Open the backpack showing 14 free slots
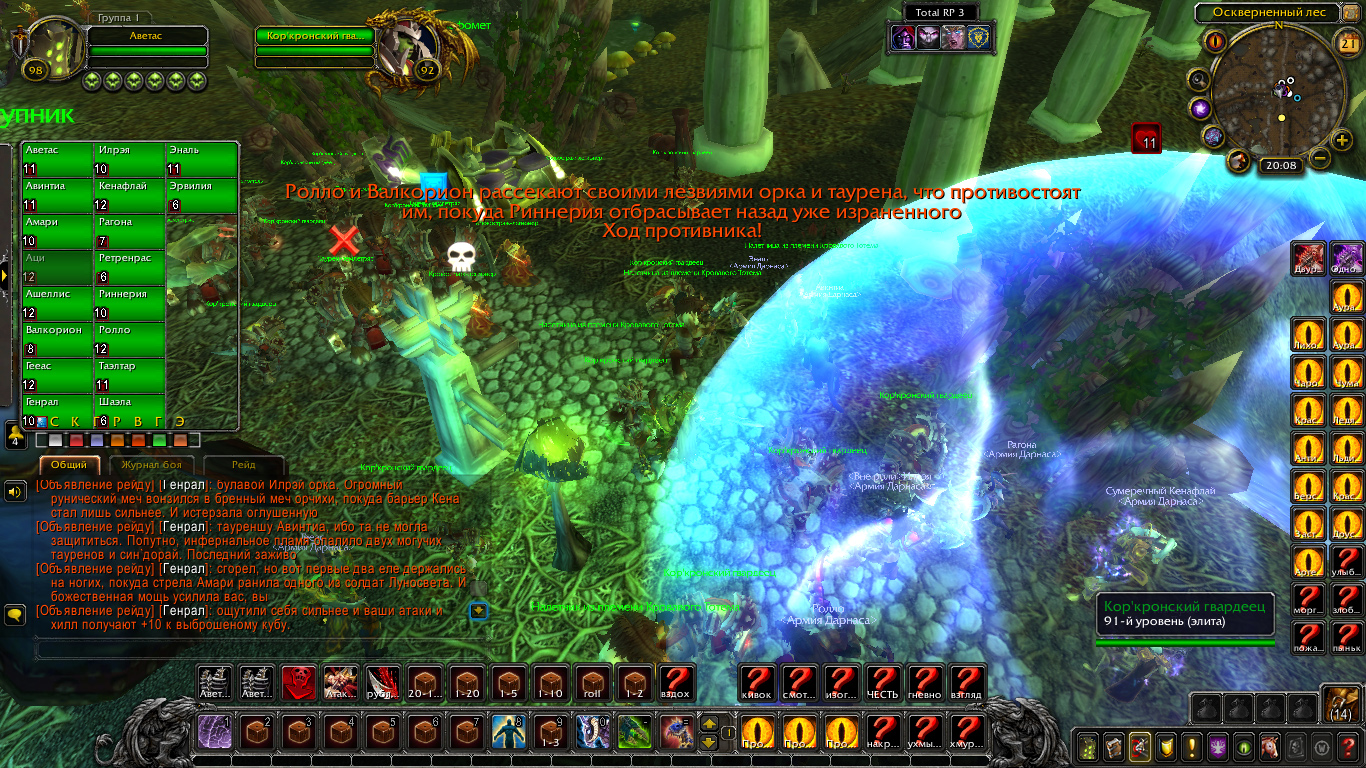Viewport: 1366px width, 768px height. [x=1340, y=703]
